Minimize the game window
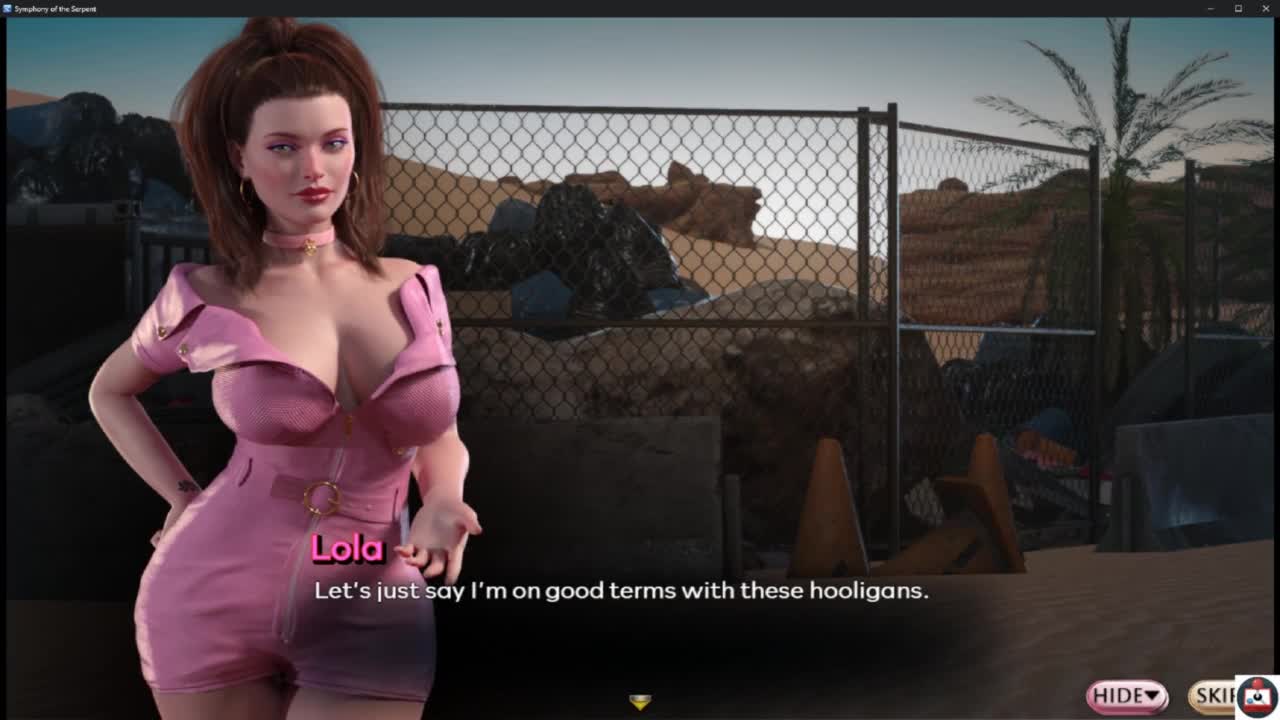 pos(1211,9)
